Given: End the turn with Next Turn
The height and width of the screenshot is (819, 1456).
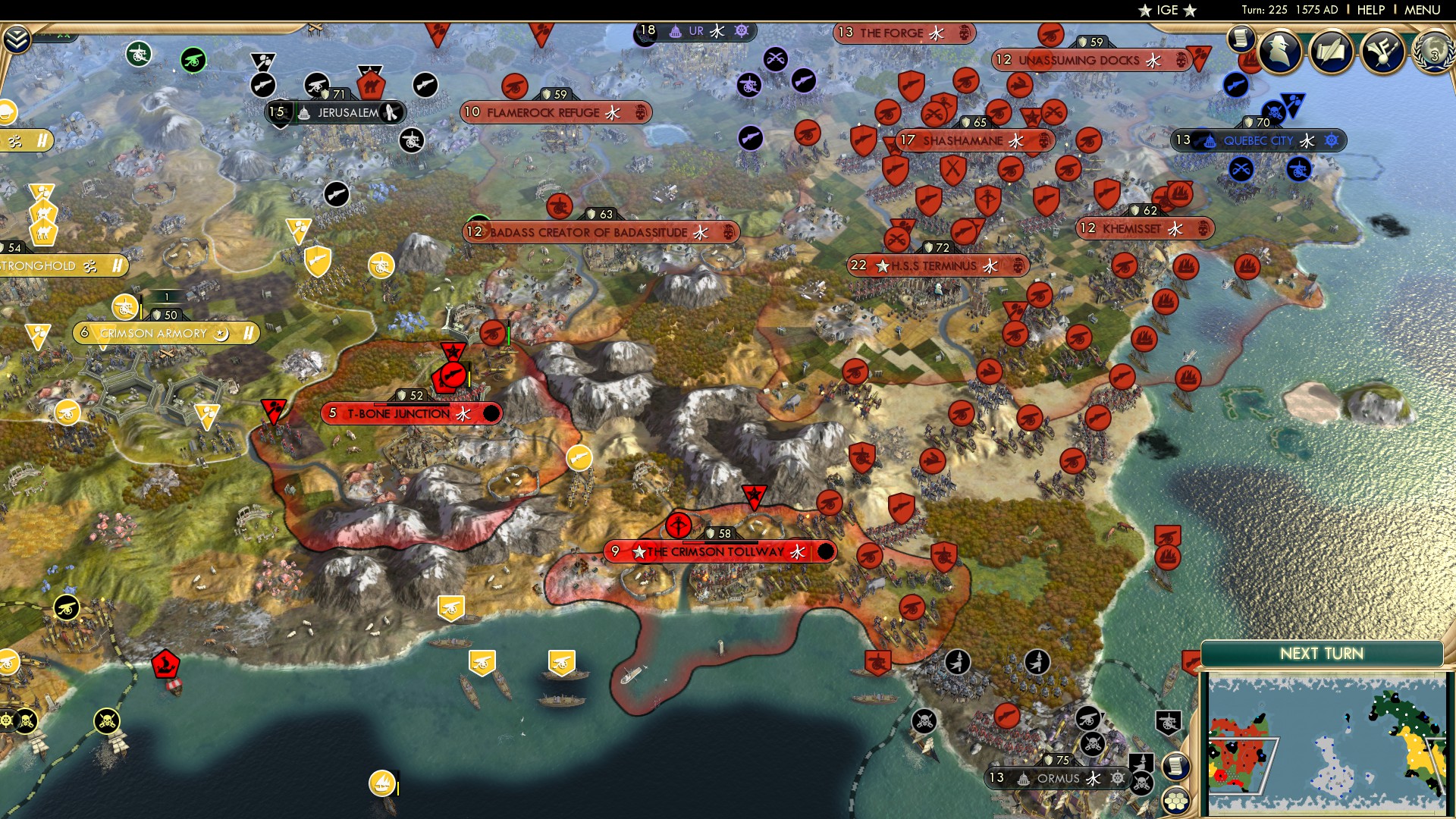Looking at the screenshot, I should pos(1321,654).
